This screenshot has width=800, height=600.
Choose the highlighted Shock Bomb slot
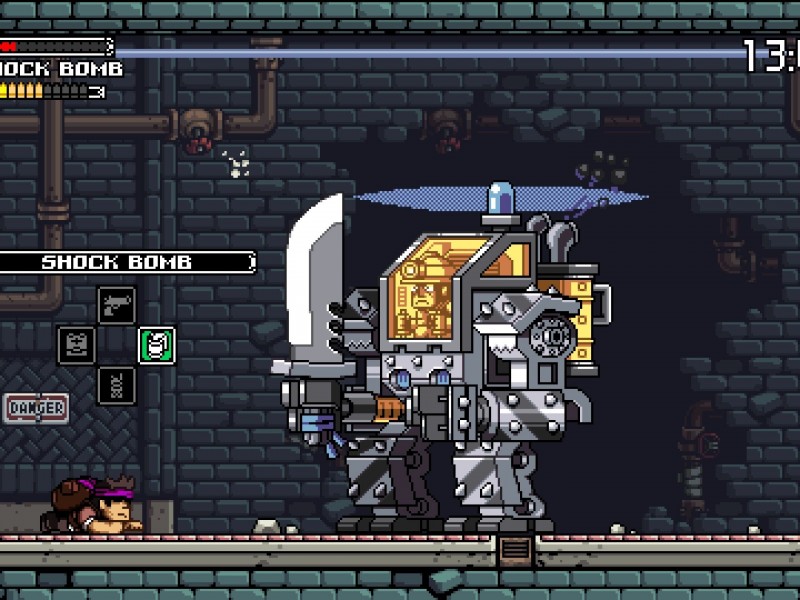point(157,345)
